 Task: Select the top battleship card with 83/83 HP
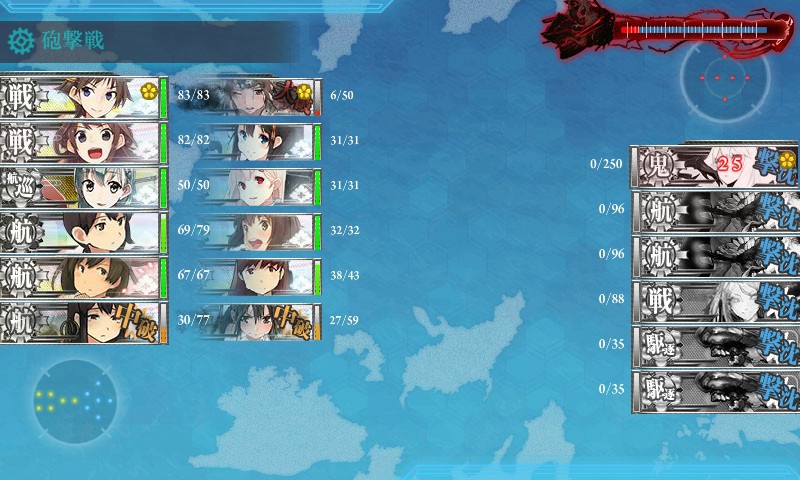tap(82, 96)
